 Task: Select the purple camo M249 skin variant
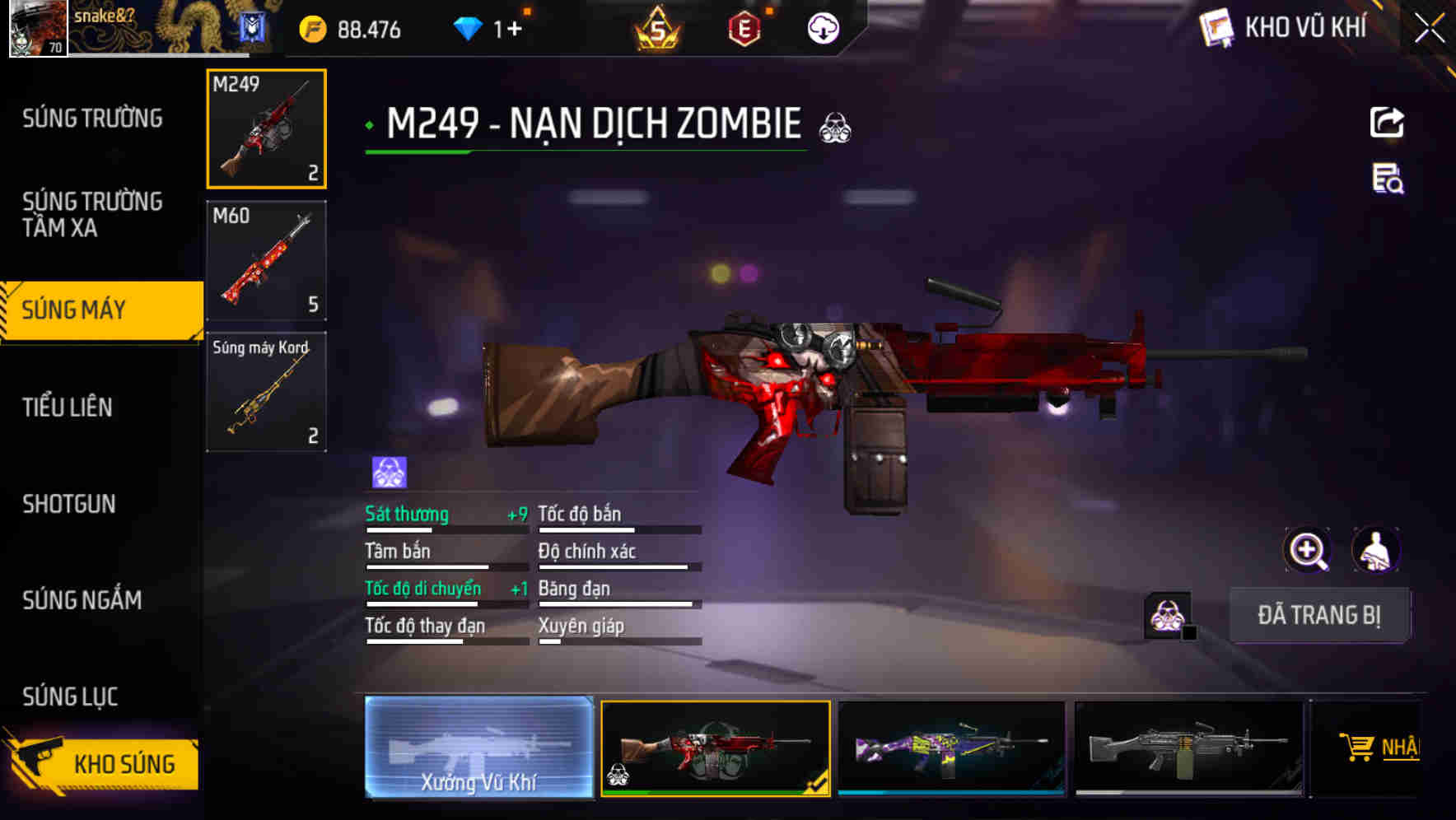(951, 751)
